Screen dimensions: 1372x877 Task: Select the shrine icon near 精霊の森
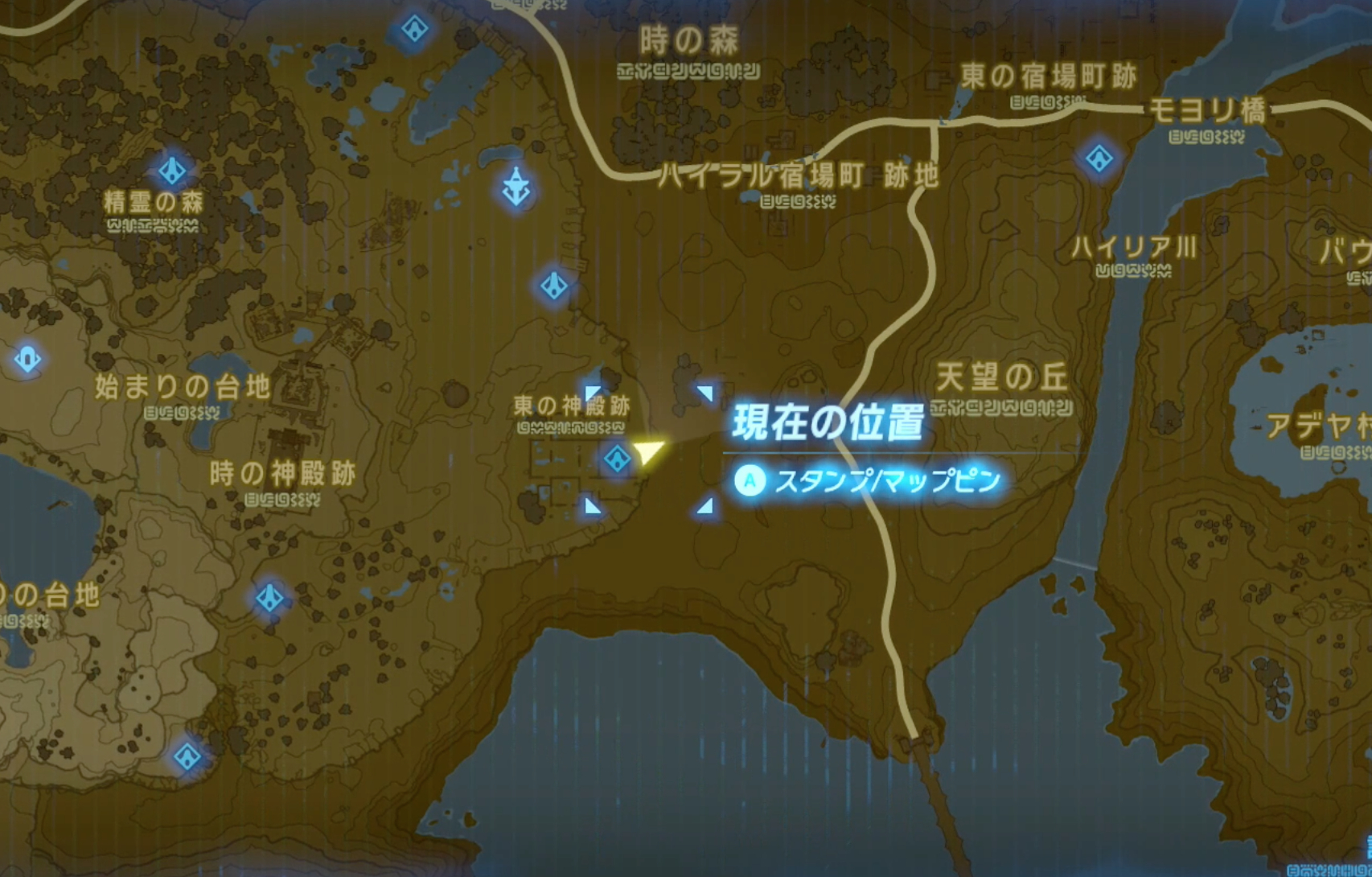coord(174,171)
